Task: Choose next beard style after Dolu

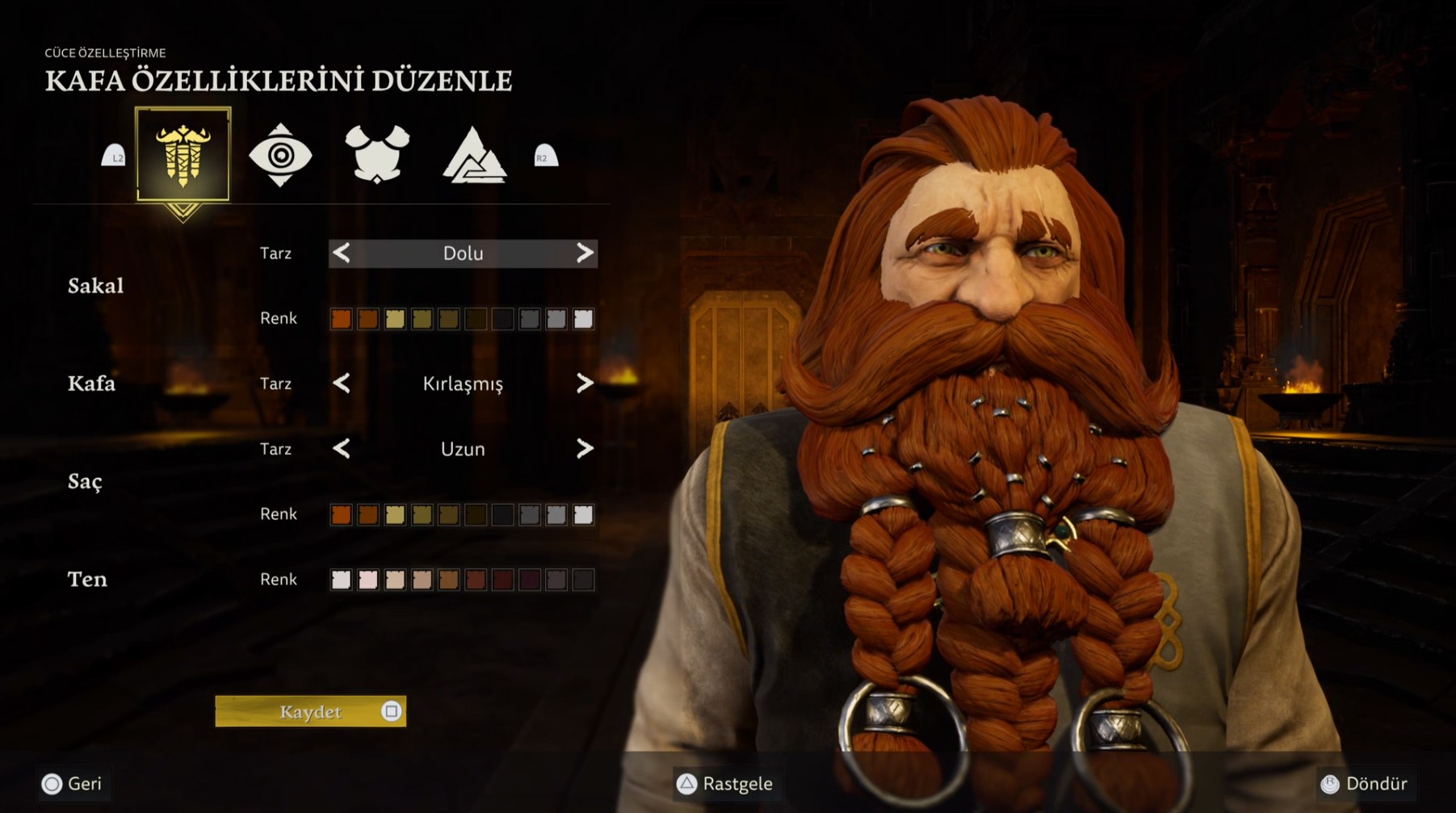Action: [x=585, y=254]
